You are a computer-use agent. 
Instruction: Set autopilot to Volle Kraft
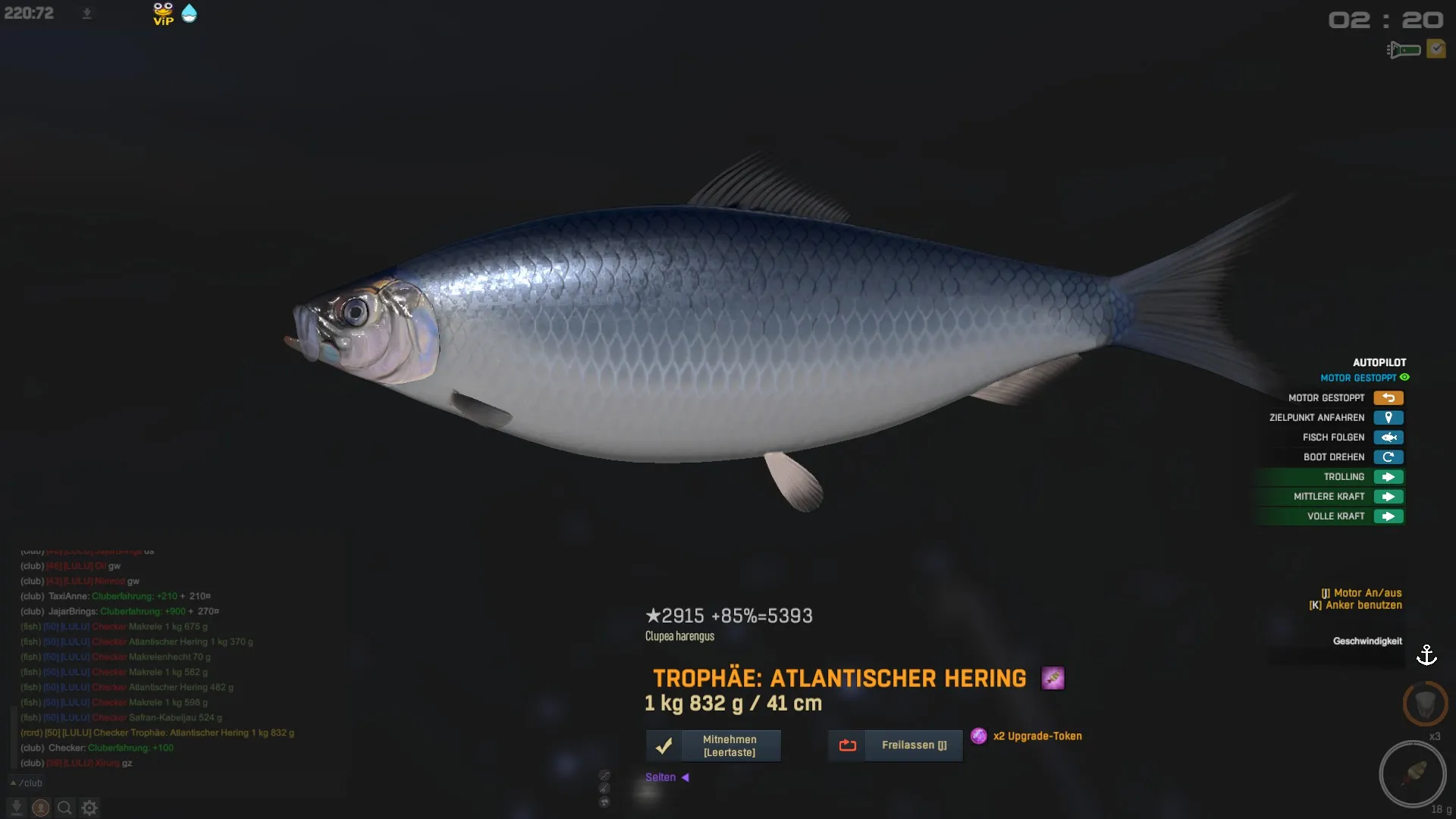pyautogui.click(x=1388, y=516)
